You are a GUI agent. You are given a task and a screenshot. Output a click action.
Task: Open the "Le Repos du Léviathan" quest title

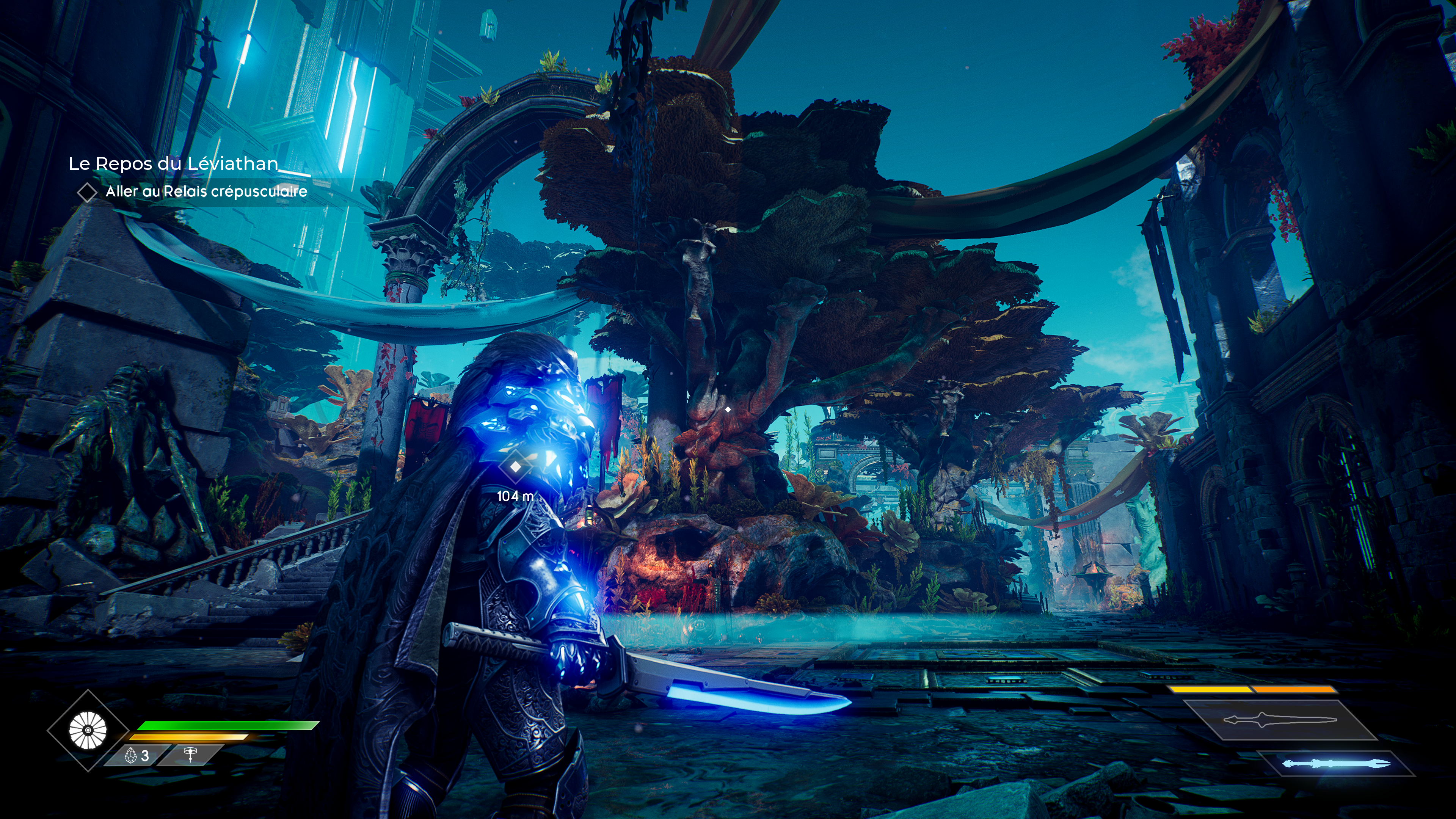pos(173,163)
